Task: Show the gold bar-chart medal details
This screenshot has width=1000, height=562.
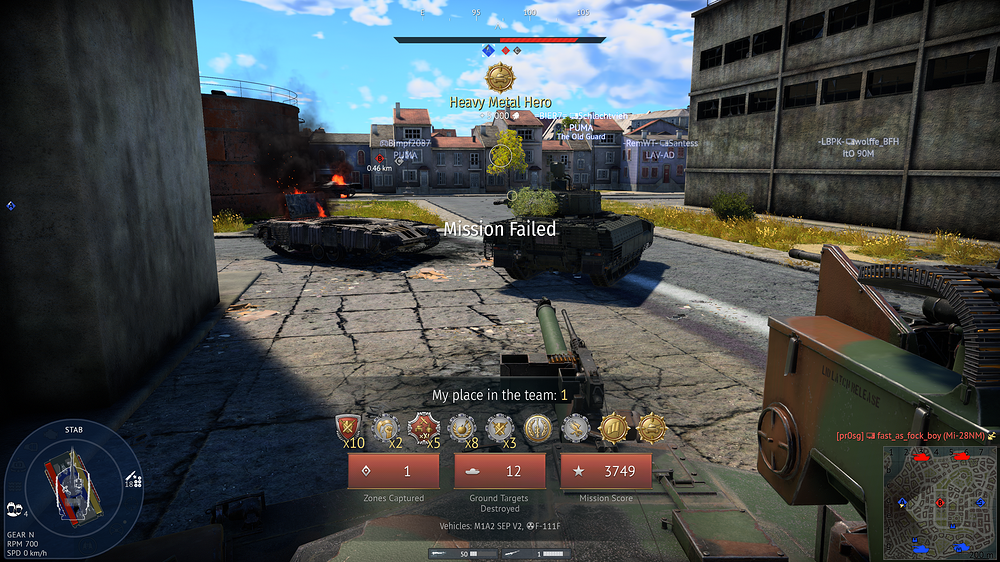Action: coord(613,428)
